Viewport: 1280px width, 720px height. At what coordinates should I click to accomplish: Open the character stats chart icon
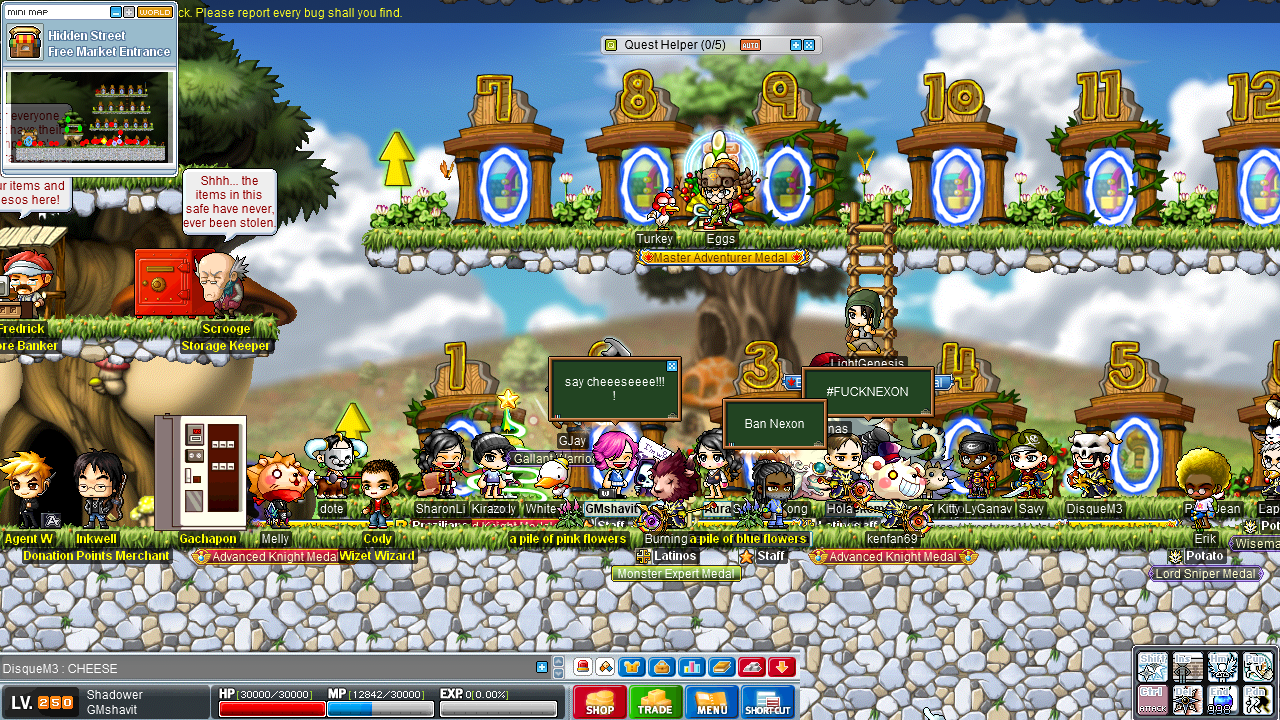click(x=691, y=666)
